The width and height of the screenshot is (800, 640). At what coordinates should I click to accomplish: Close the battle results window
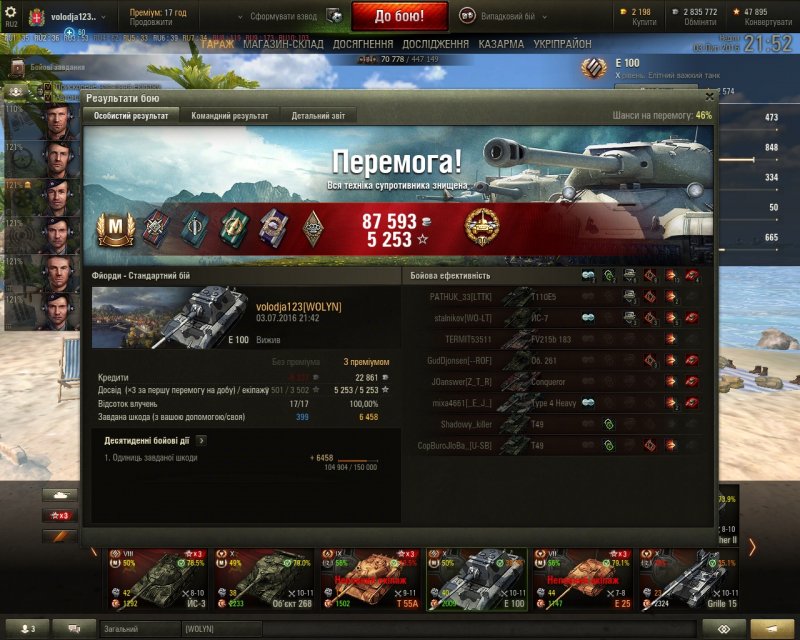pos(709,97)
